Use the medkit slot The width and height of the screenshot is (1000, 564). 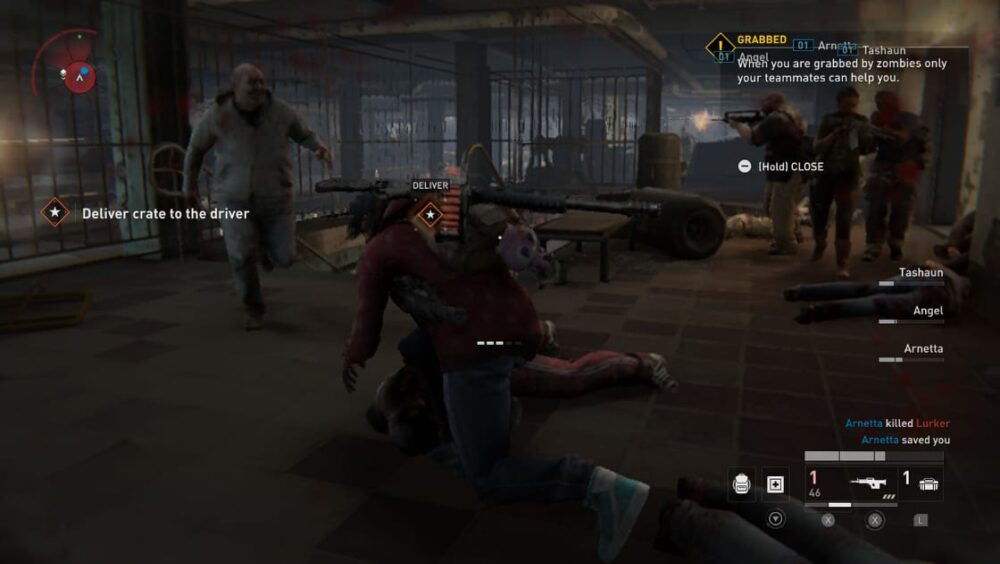pyautogui.click(x=776, y=485)
